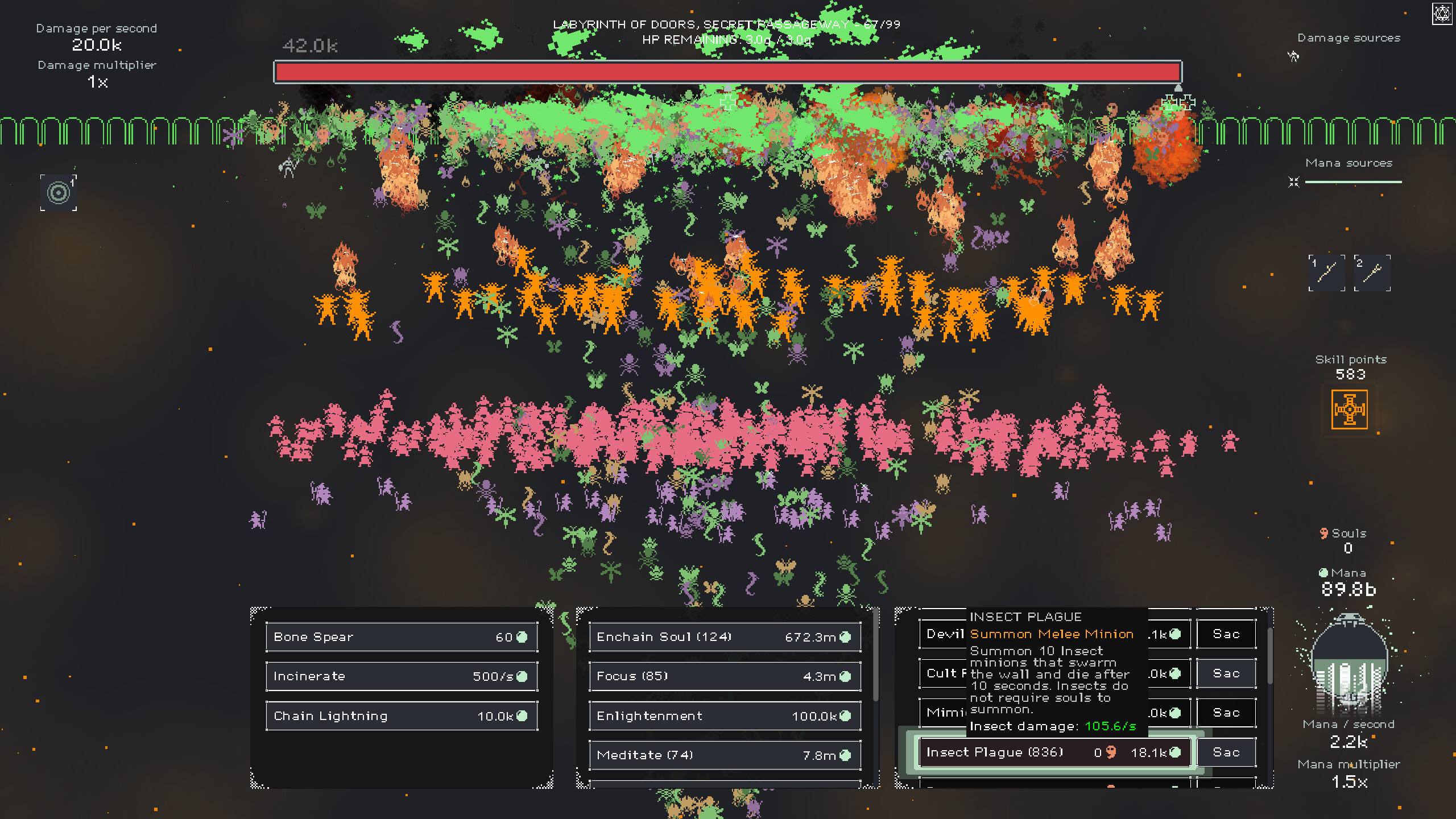Open the orange skill tree below Skill points
Image resolution: width=1456 pixels, height=819 pixels.
click(x=1349, y=409)
